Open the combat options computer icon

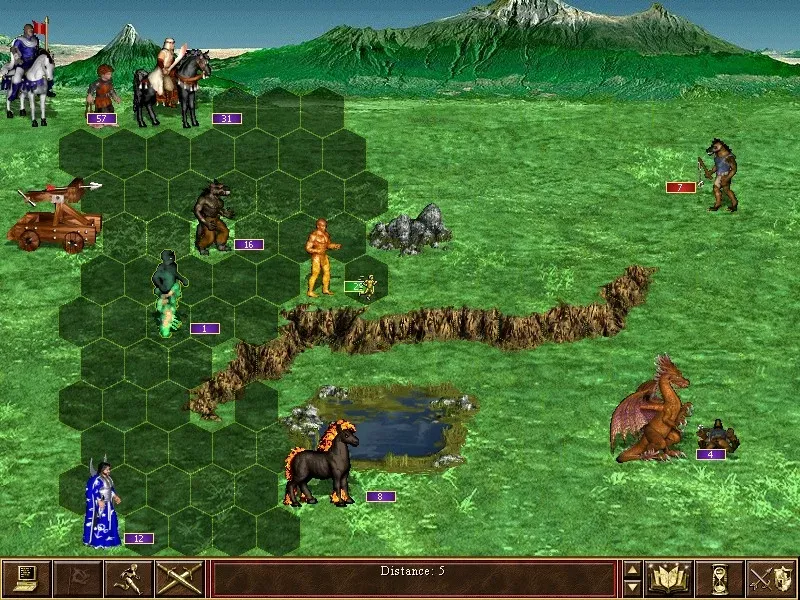[27, 578]
